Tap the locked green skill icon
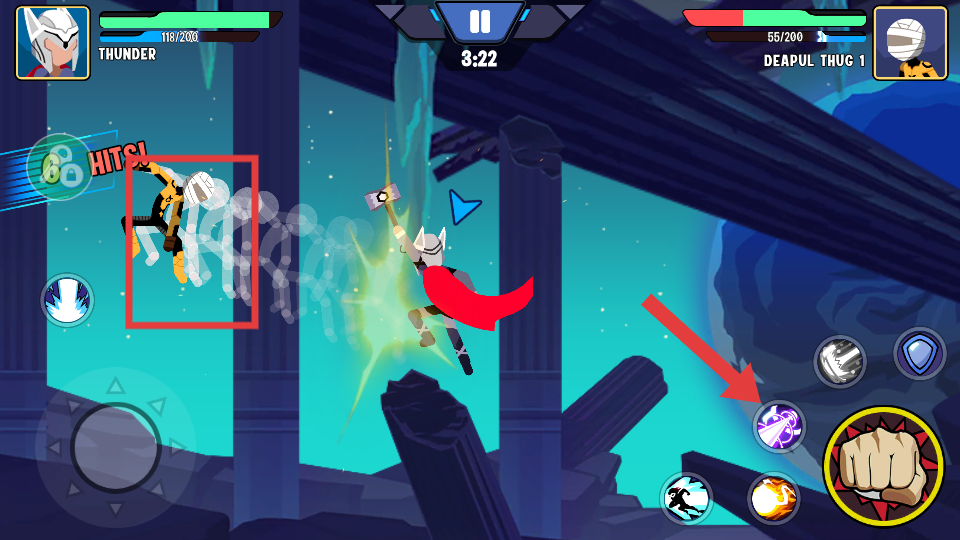 coord(60,167)
